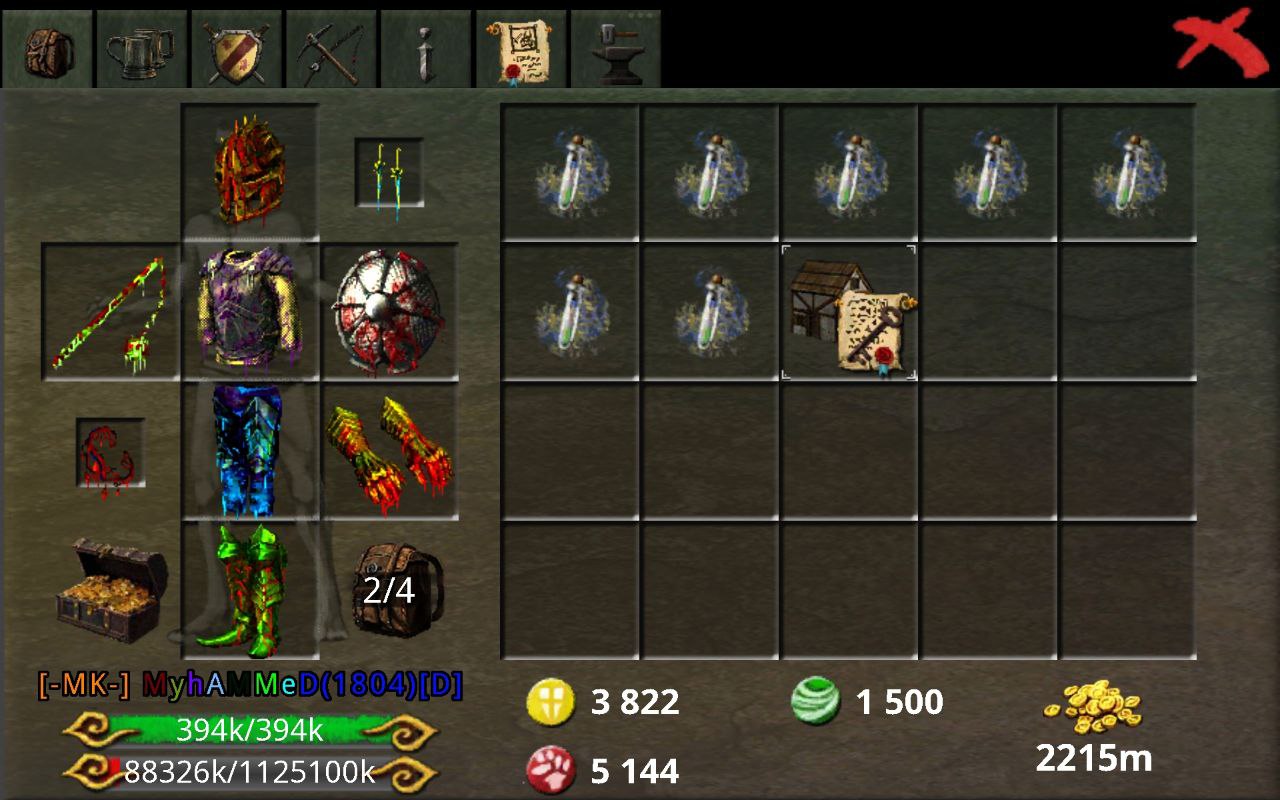
Task: Choose the green boots slot
Action: click(250, 590)
